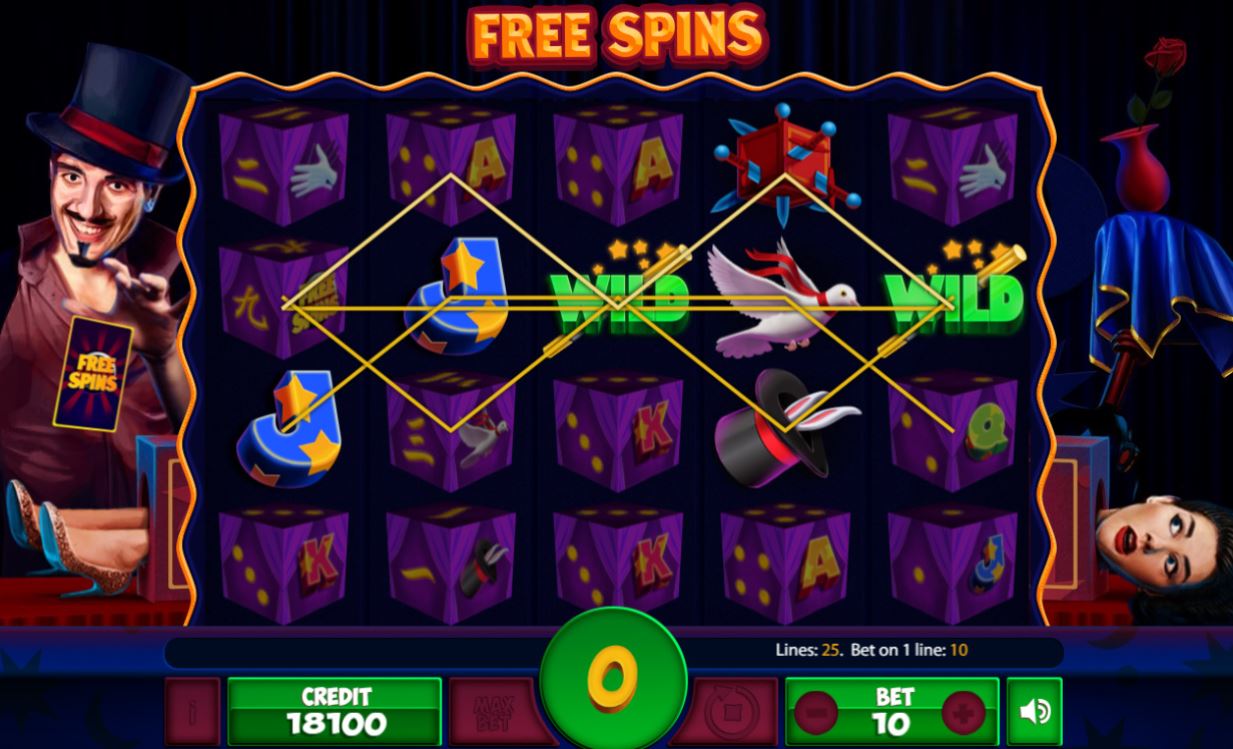Image resolution: width=1233 pixels, height=749 pixels.
Task: Toggle the sound speaker button
Action: (1034, 711)
